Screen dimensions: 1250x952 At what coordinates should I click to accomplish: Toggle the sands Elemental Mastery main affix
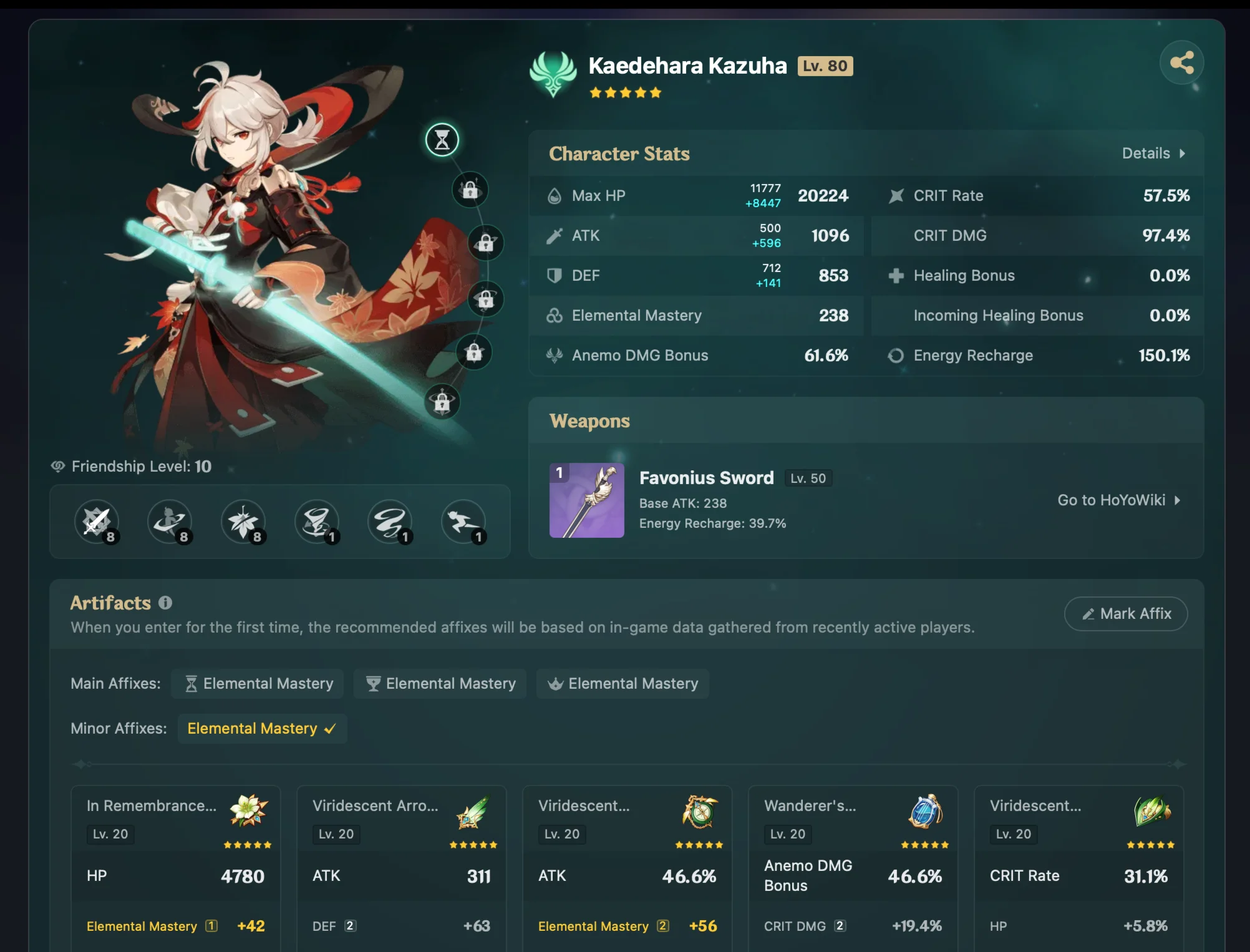coord(258,683)
